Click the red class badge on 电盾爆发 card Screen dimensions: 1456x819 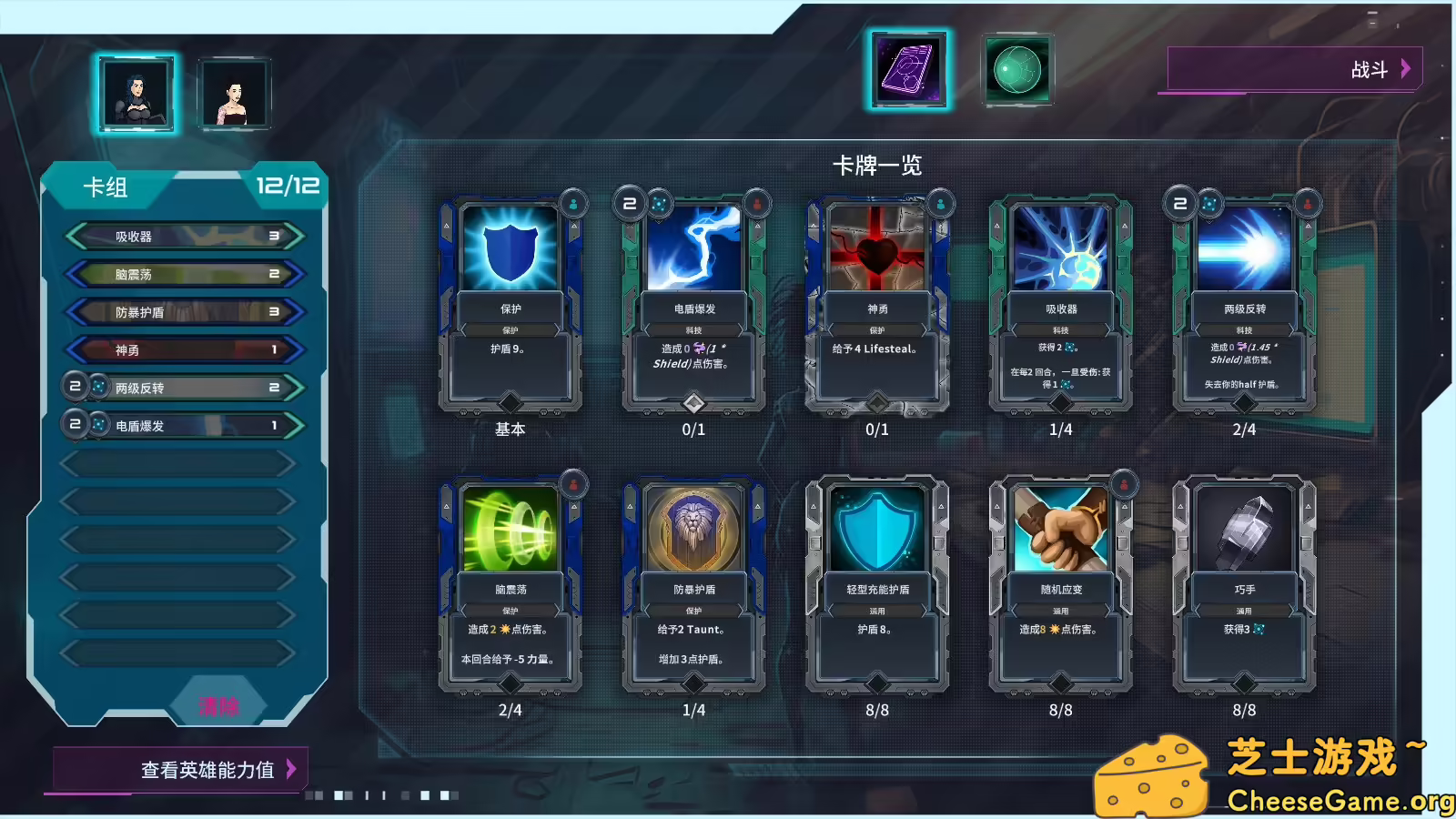[756, 204]
